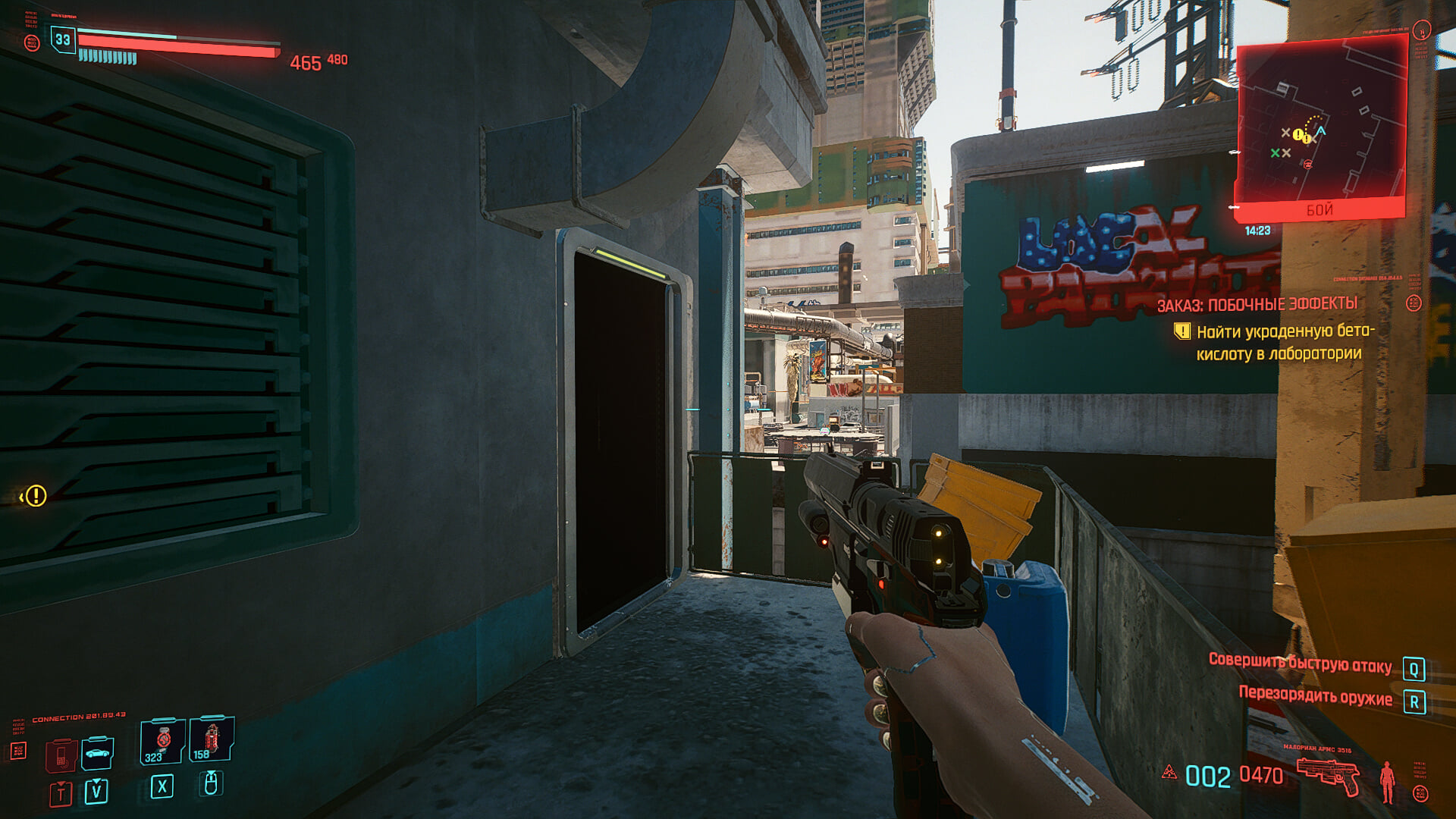Open the quest objective tracker text
The image size is (1456, 819).
pos(1279,342)
